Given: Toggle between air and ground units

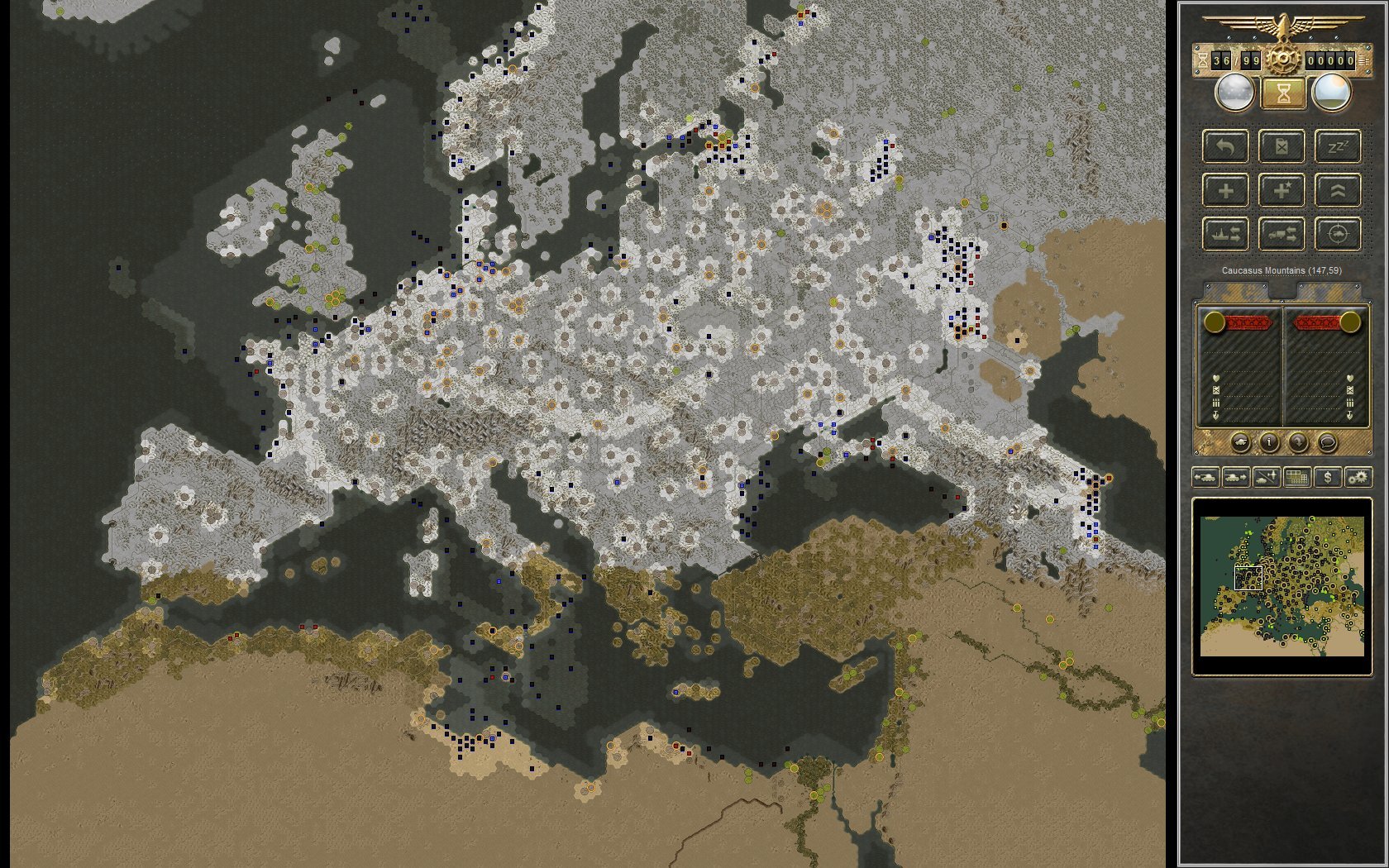Looking at the screenshot, I should pyautogui.click(x=1267, y=478).
